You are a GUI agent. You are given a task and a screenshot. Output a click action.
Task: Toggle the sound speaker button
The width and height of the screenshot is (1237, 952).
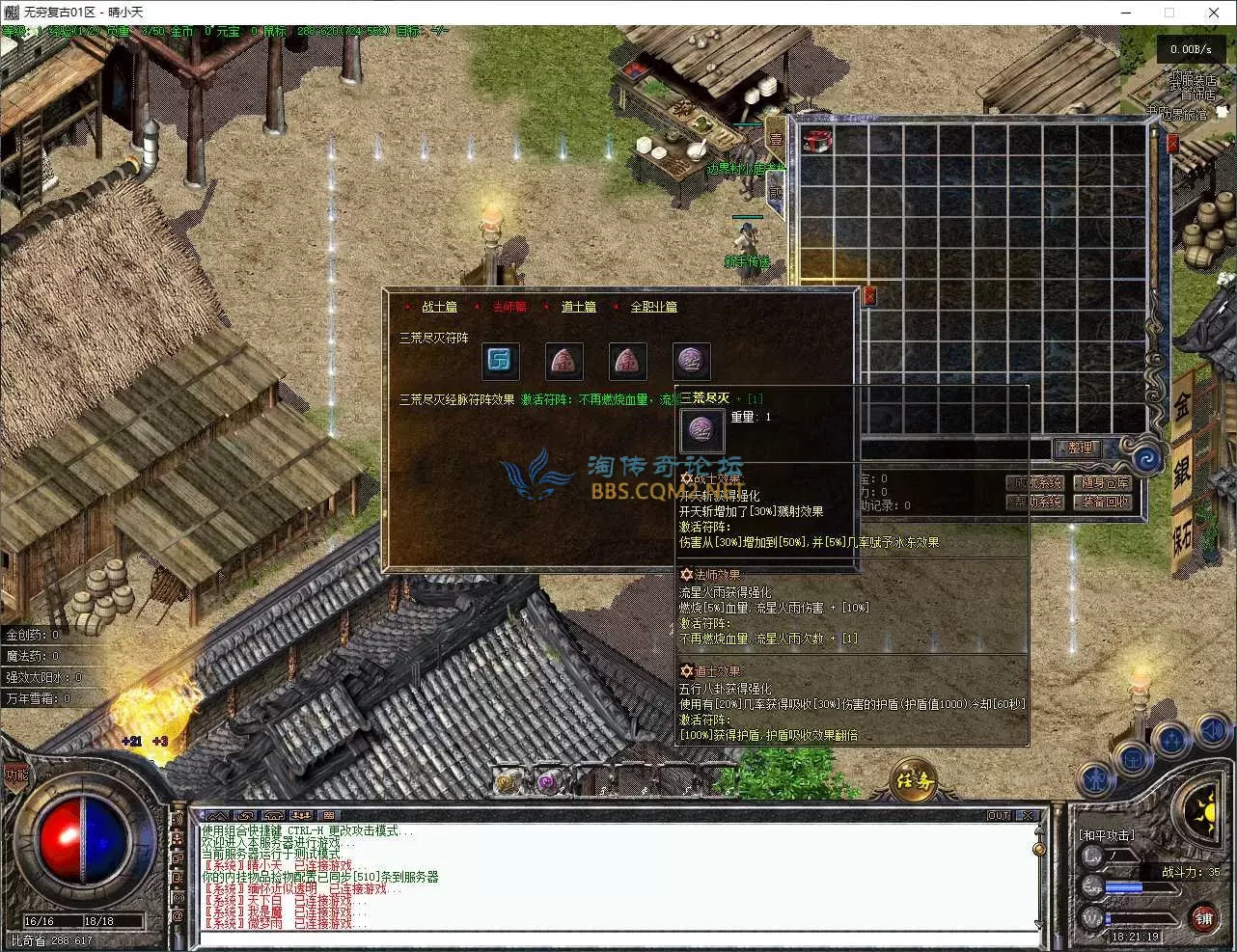pos(1211,733)
